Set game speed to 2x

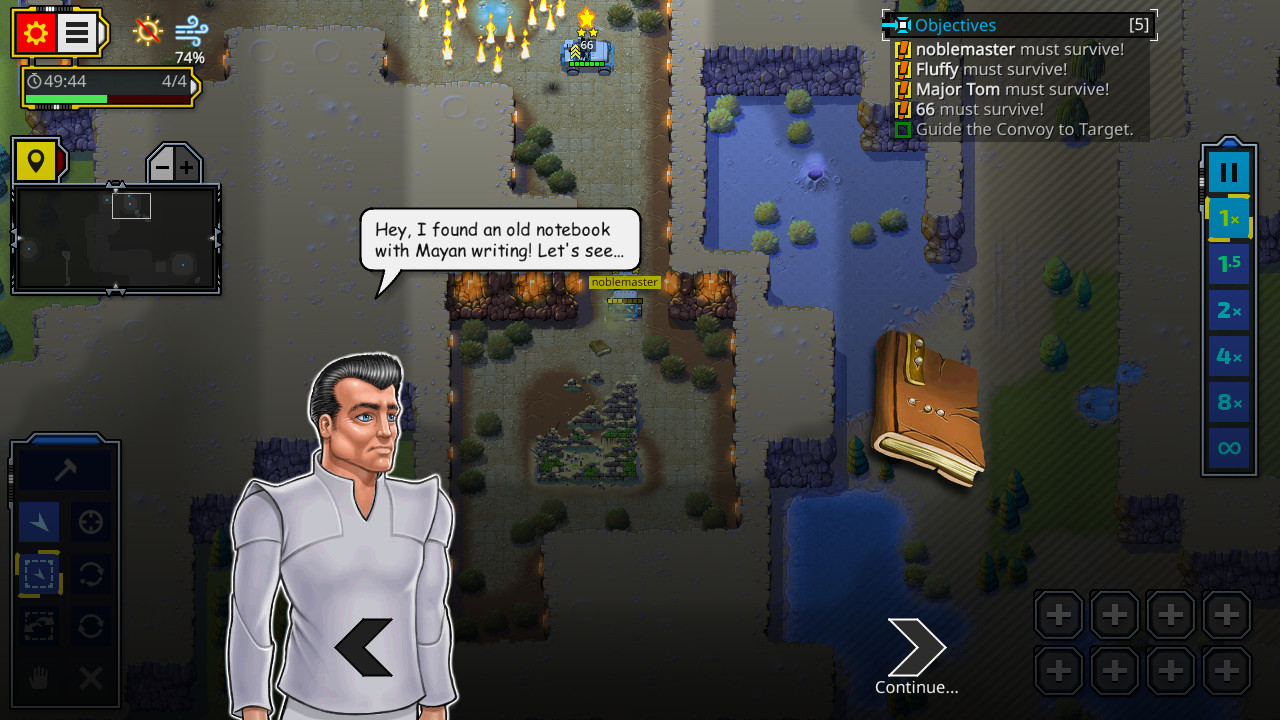tap(1228, 310)
